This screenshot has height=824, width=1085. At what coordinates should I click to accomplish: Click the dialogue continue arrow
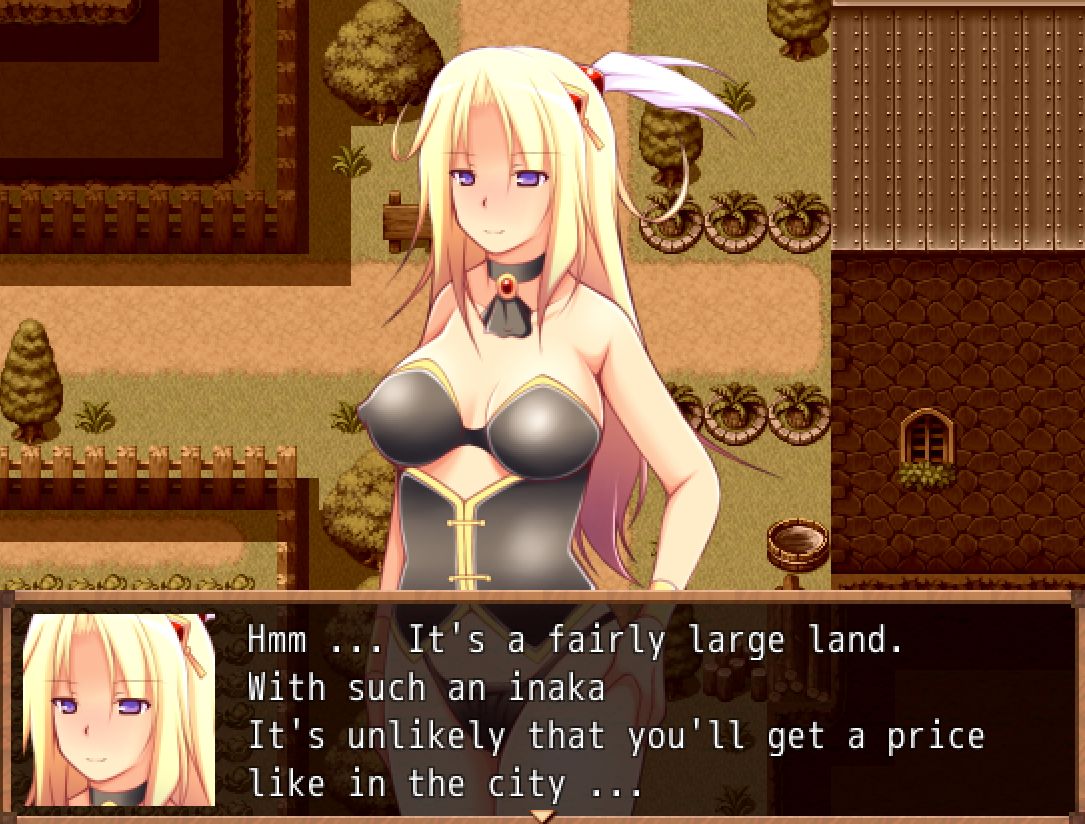(x=542, y=814)
